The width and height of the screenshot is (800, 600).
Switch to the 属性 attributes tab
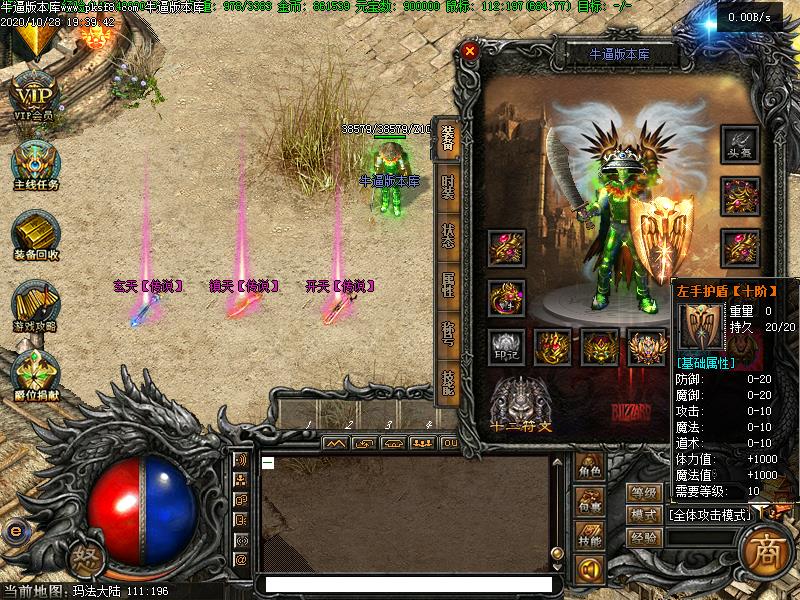pyautogui.click(x=447, y=285)
